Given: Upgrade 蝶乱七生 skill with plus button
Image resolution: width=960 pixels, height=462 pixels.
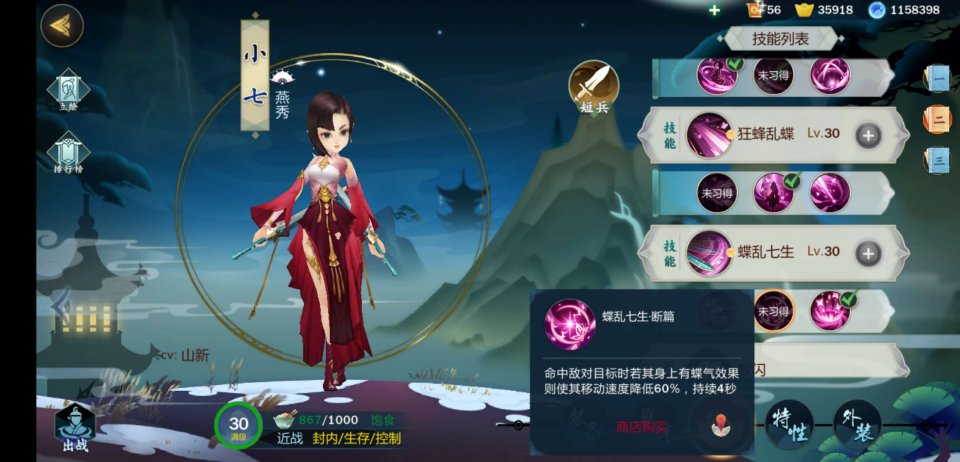Looking at the screenshot, I should 868,253.
